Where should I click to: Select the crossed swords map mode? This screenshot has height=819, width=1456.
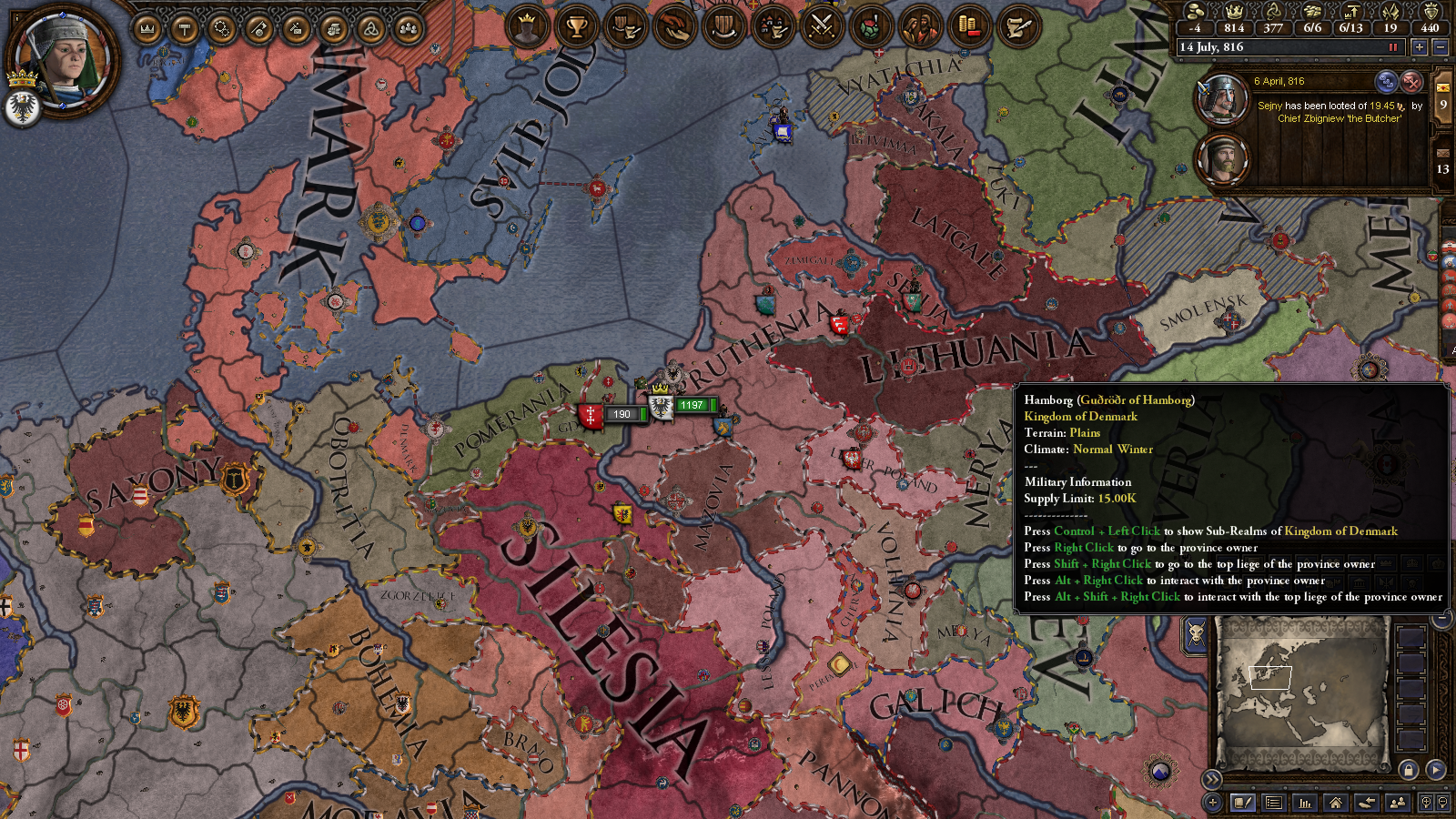point(822,26)
